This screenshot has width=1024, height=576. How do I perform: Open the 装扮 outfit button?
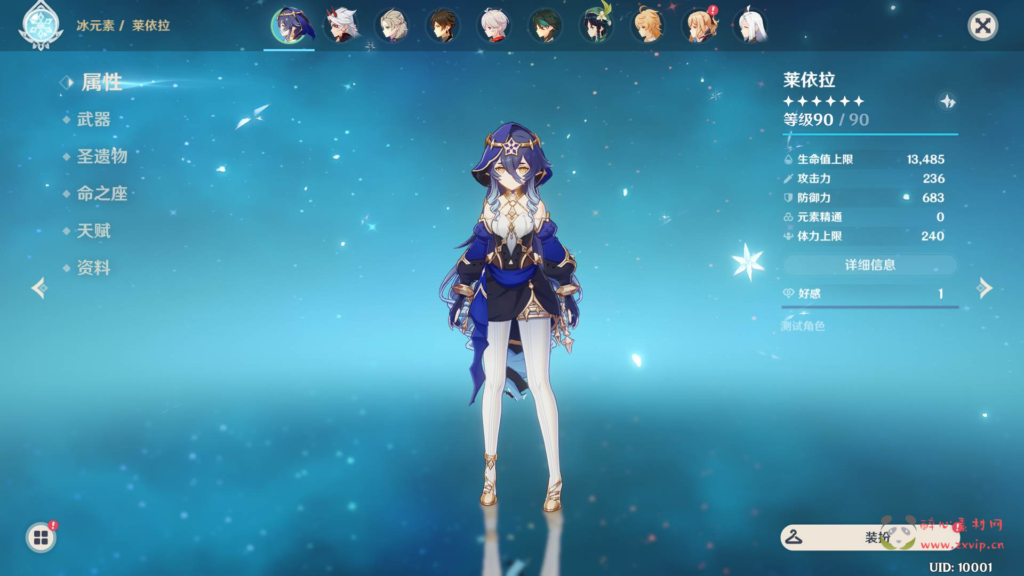point(868,537)
